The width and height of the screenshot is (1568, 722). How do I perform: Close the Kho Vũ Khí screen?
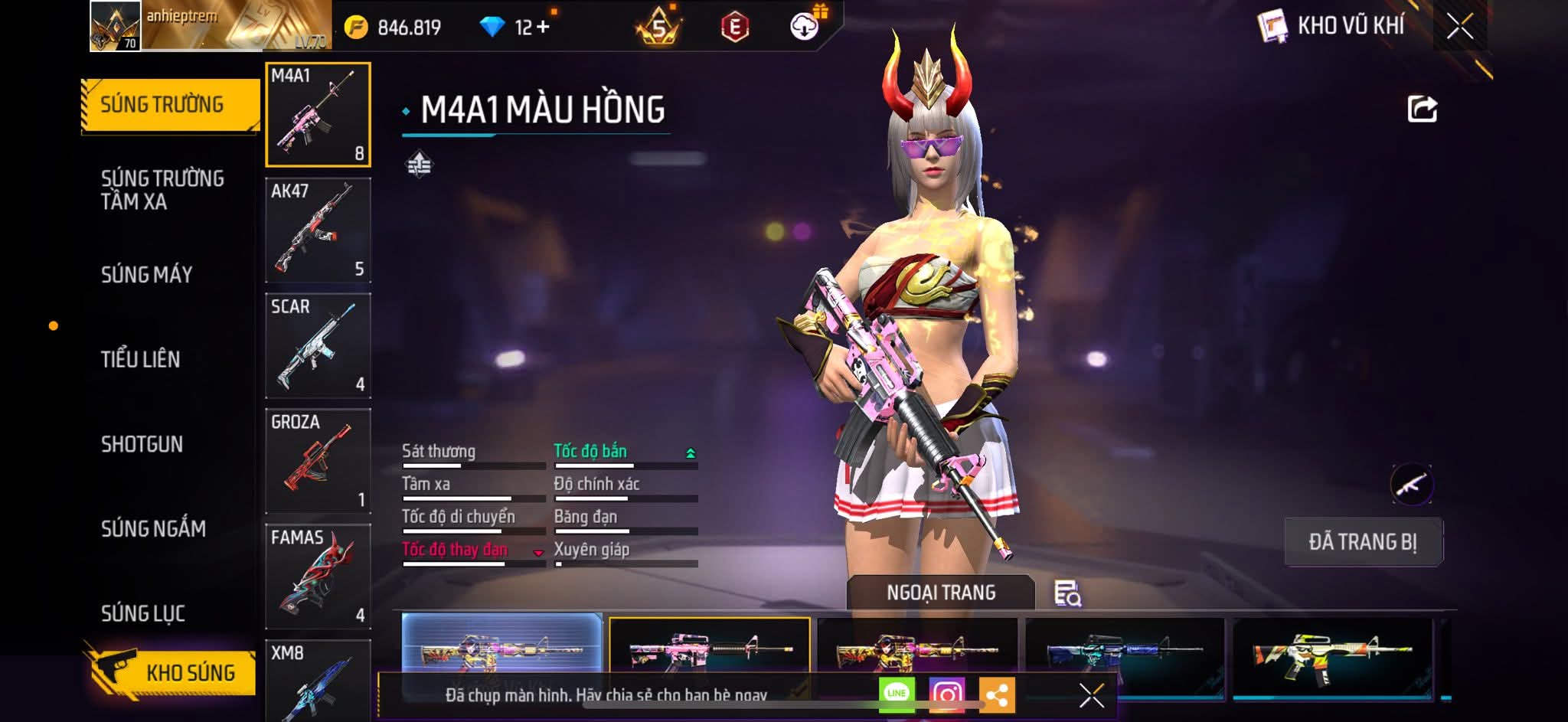[1459, 27]
